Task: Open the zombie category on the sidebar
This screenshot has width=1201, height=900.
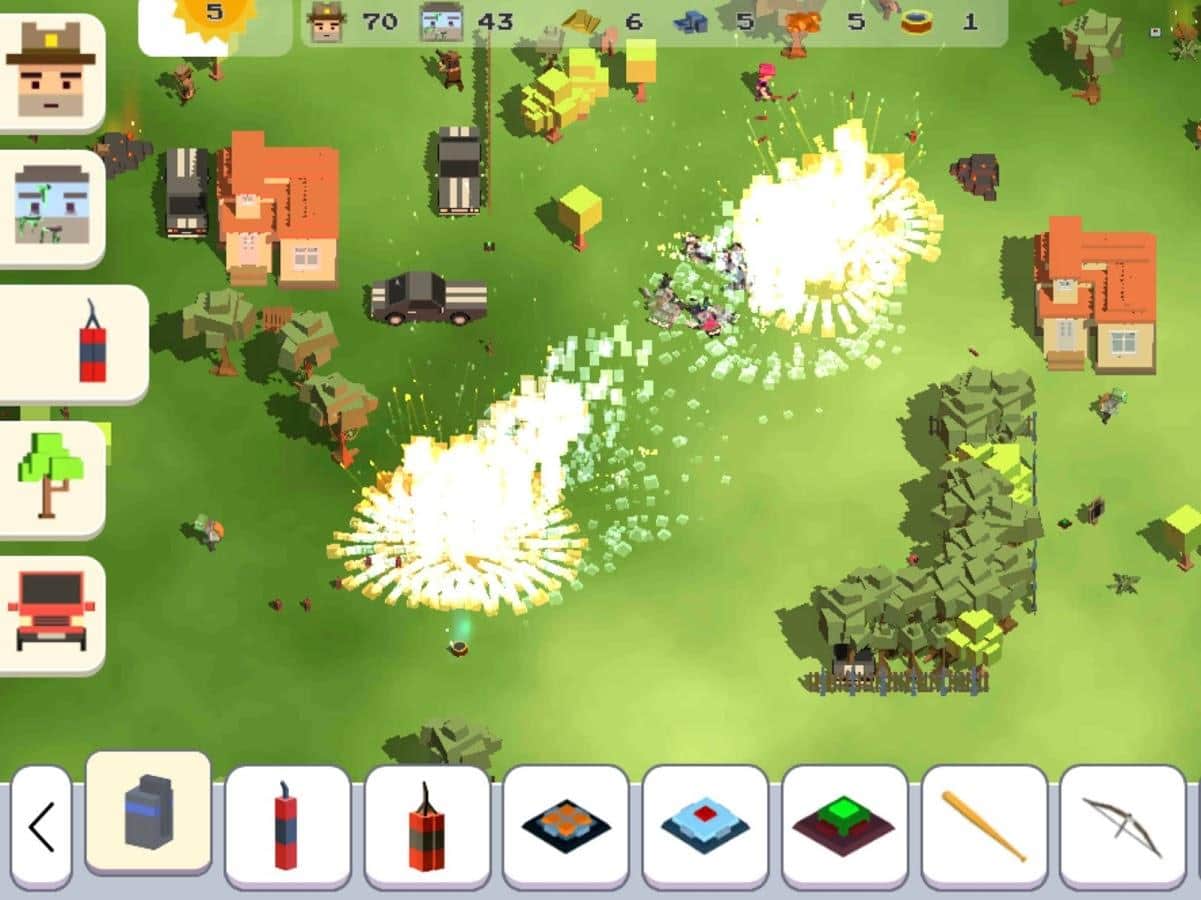Action: coord(51,207)
